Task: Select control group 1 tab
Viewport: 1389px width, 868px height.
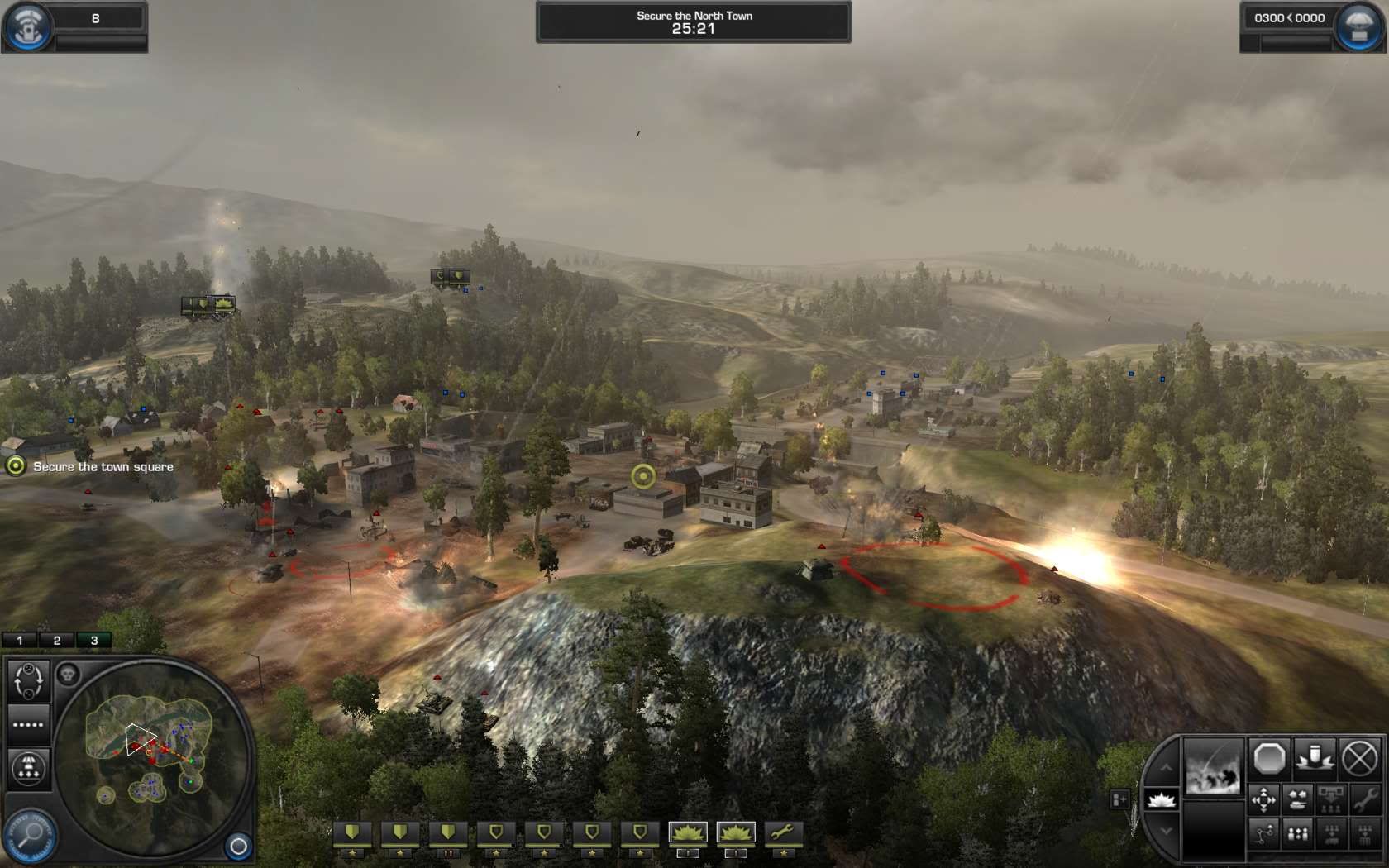Action: click(20, 640)
